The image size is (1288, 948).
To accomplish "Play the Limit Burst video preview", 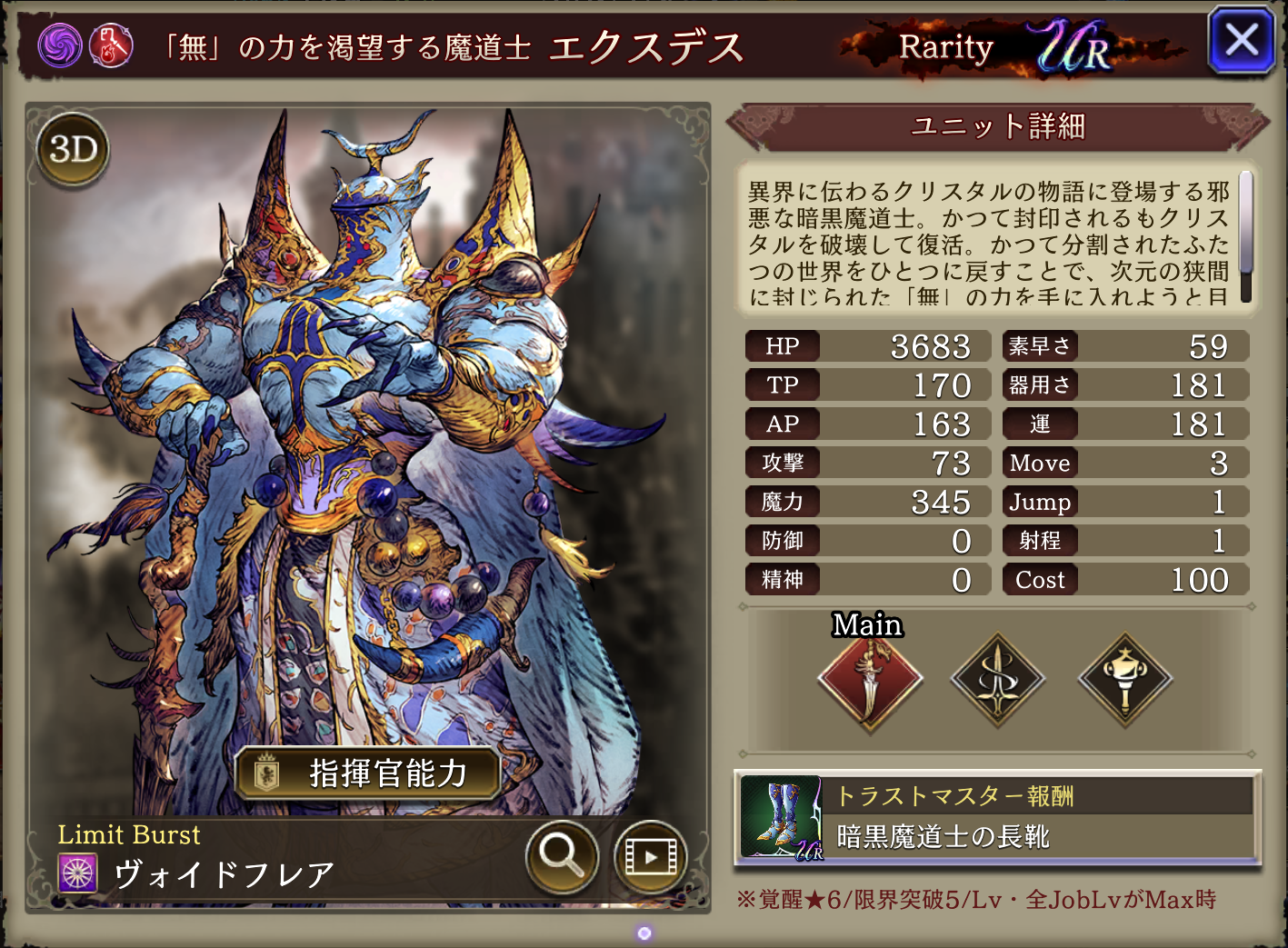I will [x=650, y=855].
